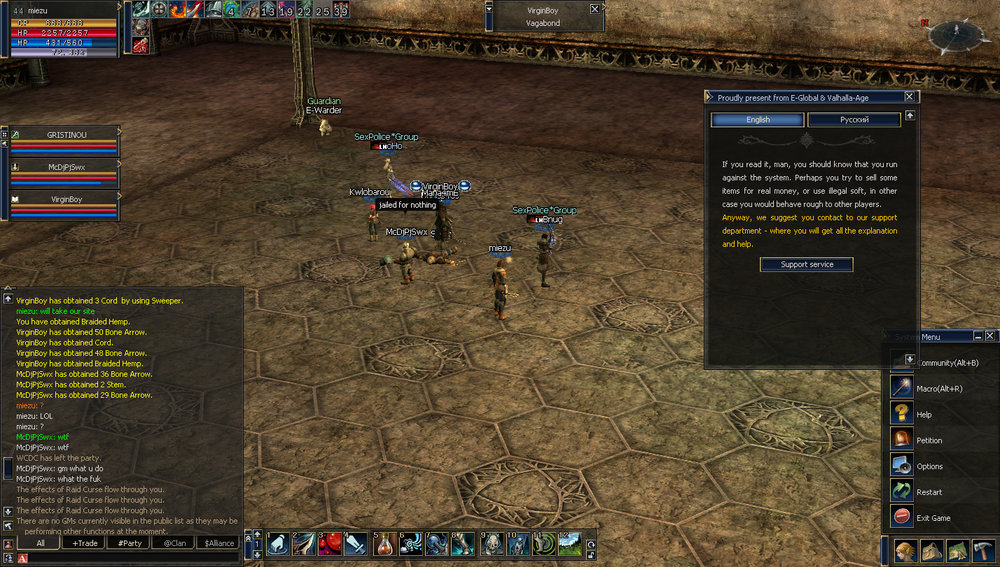Switch chat to the @Clan tab
This screenshot has height=567, width=1000.
pos(174,543)
